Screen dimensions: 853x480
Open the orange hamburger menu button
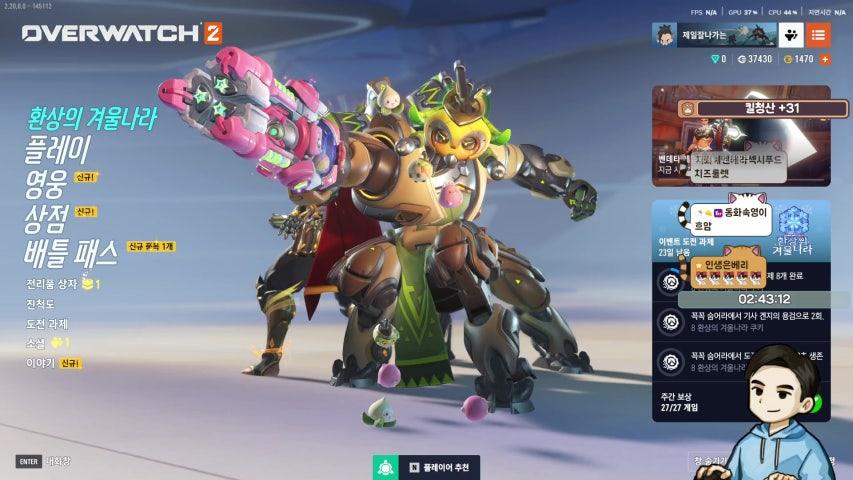(x=818, y=36)
